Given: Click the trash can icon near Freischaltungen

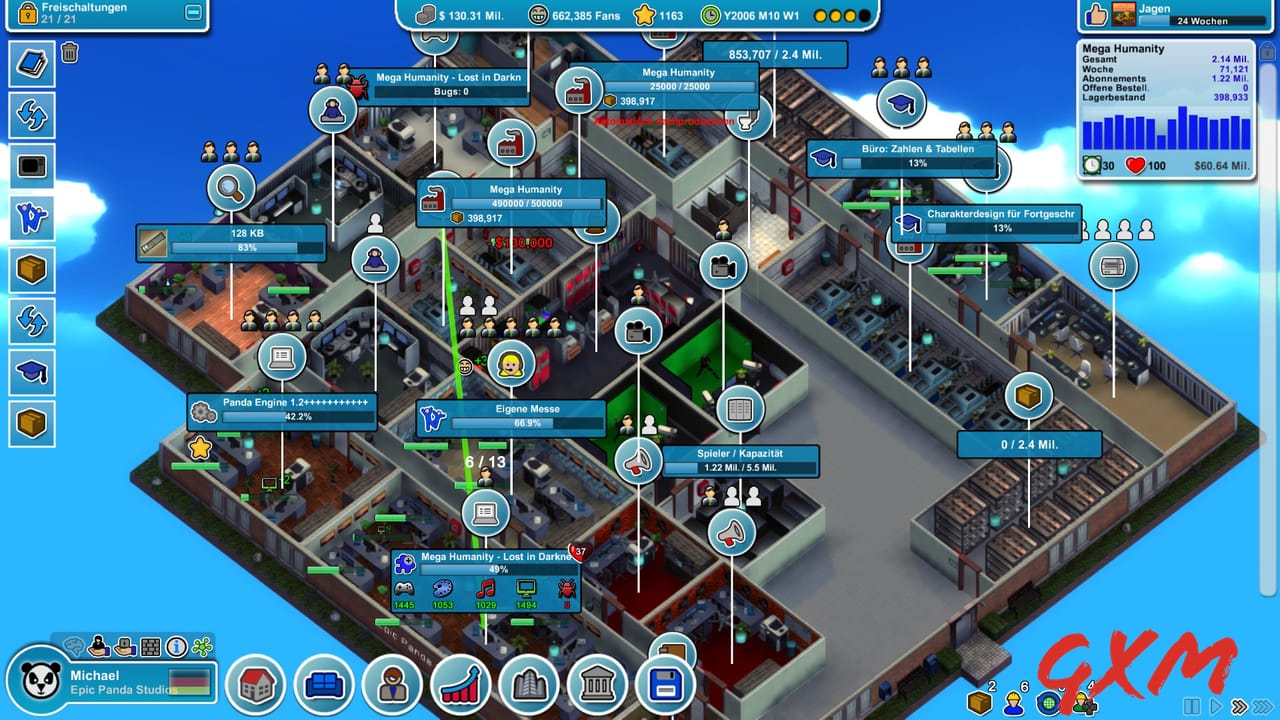Looking at the screenshot, I should pos(68,51).
